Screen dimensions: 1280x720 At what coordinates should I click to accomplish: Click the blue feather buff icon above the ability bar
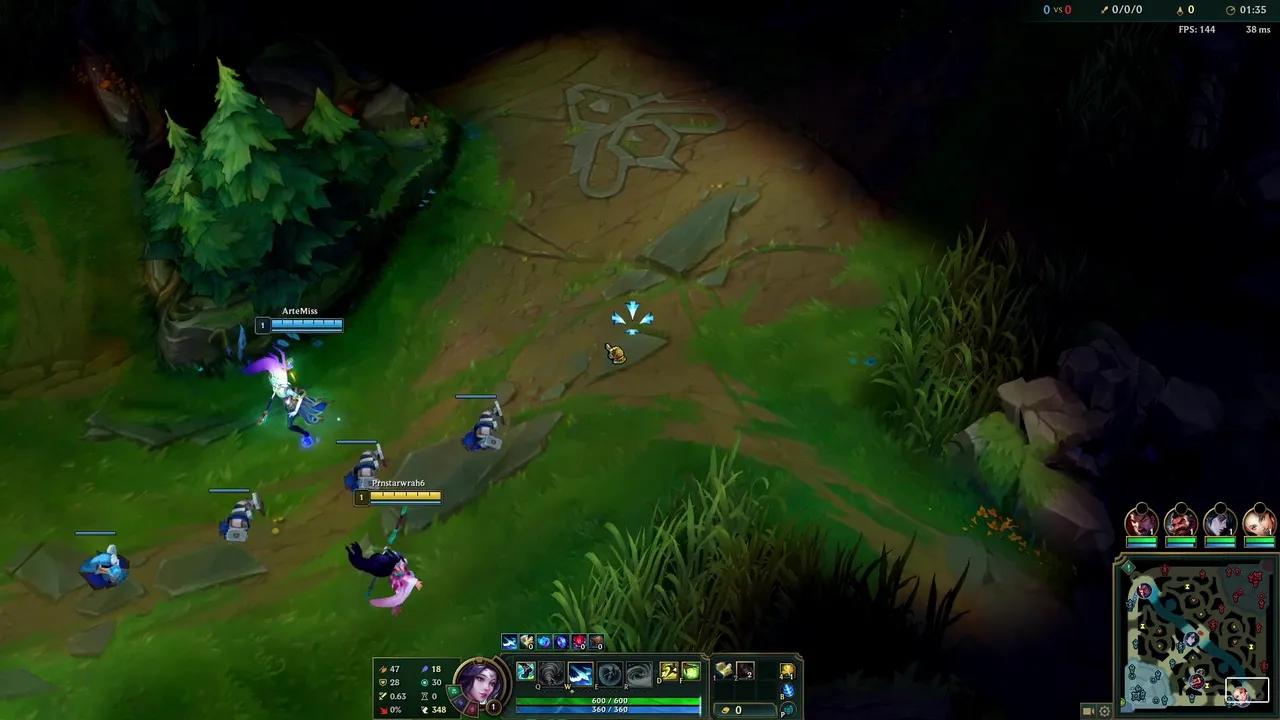click(x=508, y=641)
